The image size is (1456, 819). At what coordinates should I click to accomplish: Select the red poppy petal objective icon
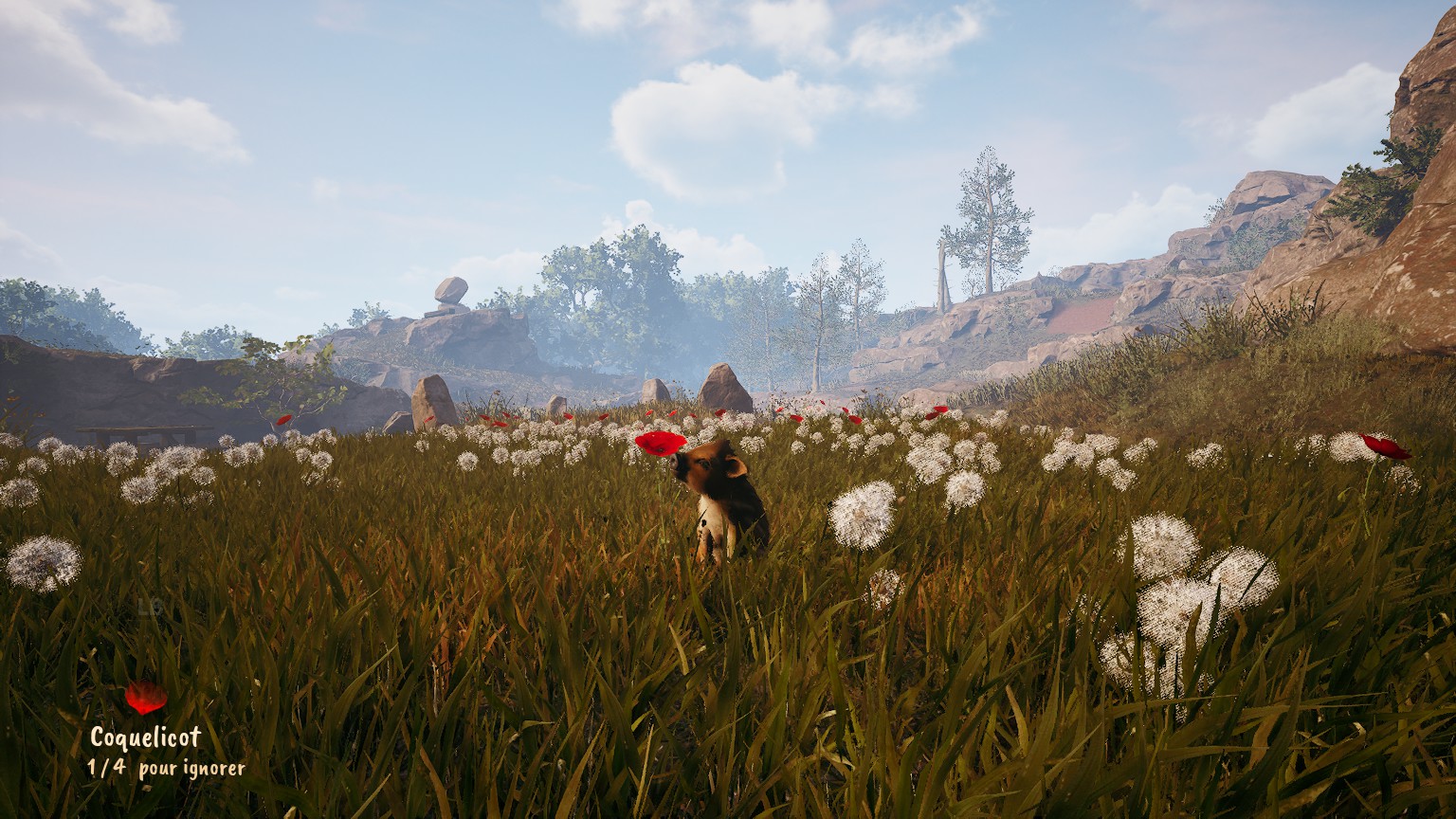[146, 698]
